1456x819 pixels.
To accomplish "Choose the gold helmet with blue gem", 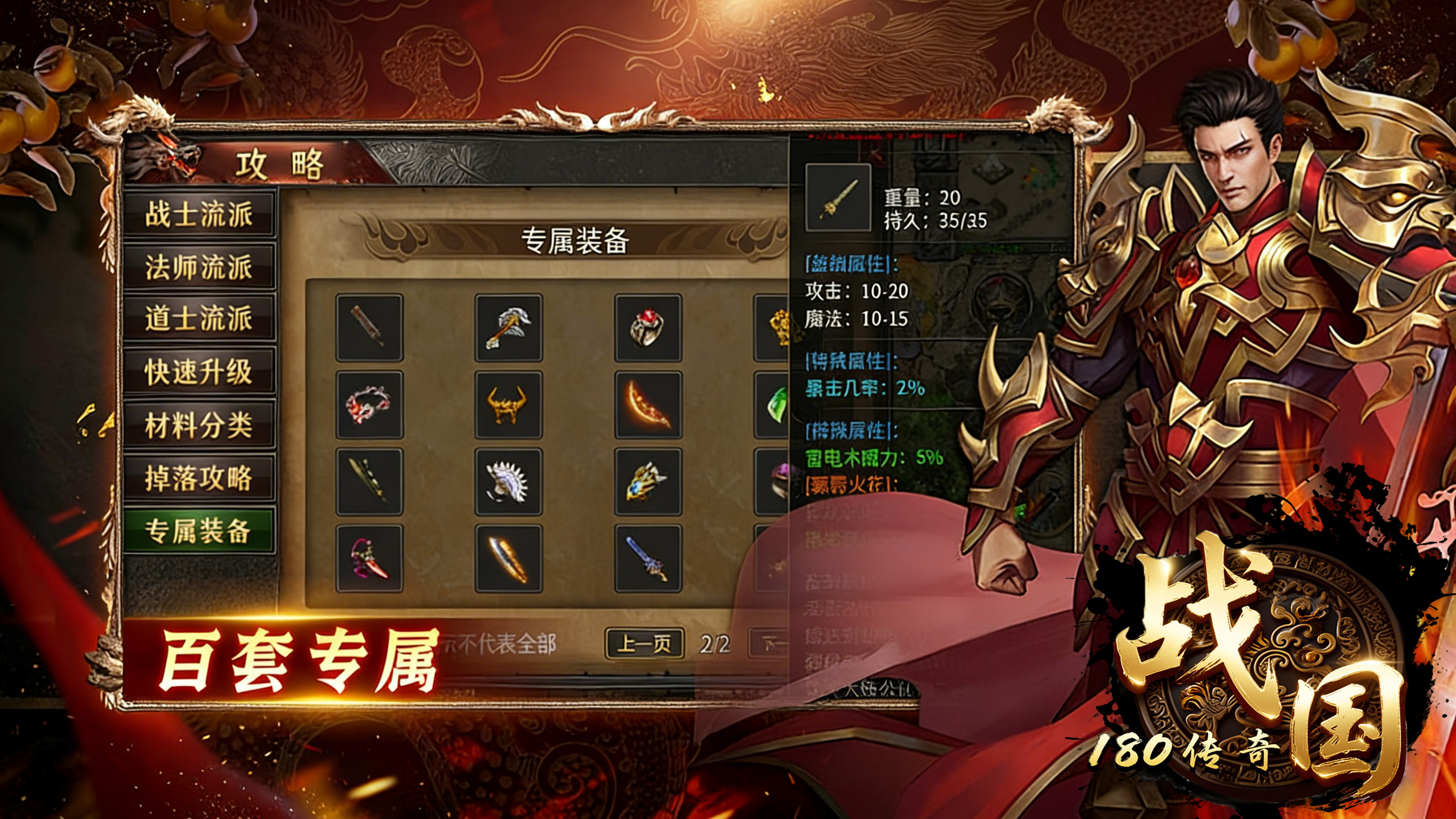I will (x=649, y=482).
